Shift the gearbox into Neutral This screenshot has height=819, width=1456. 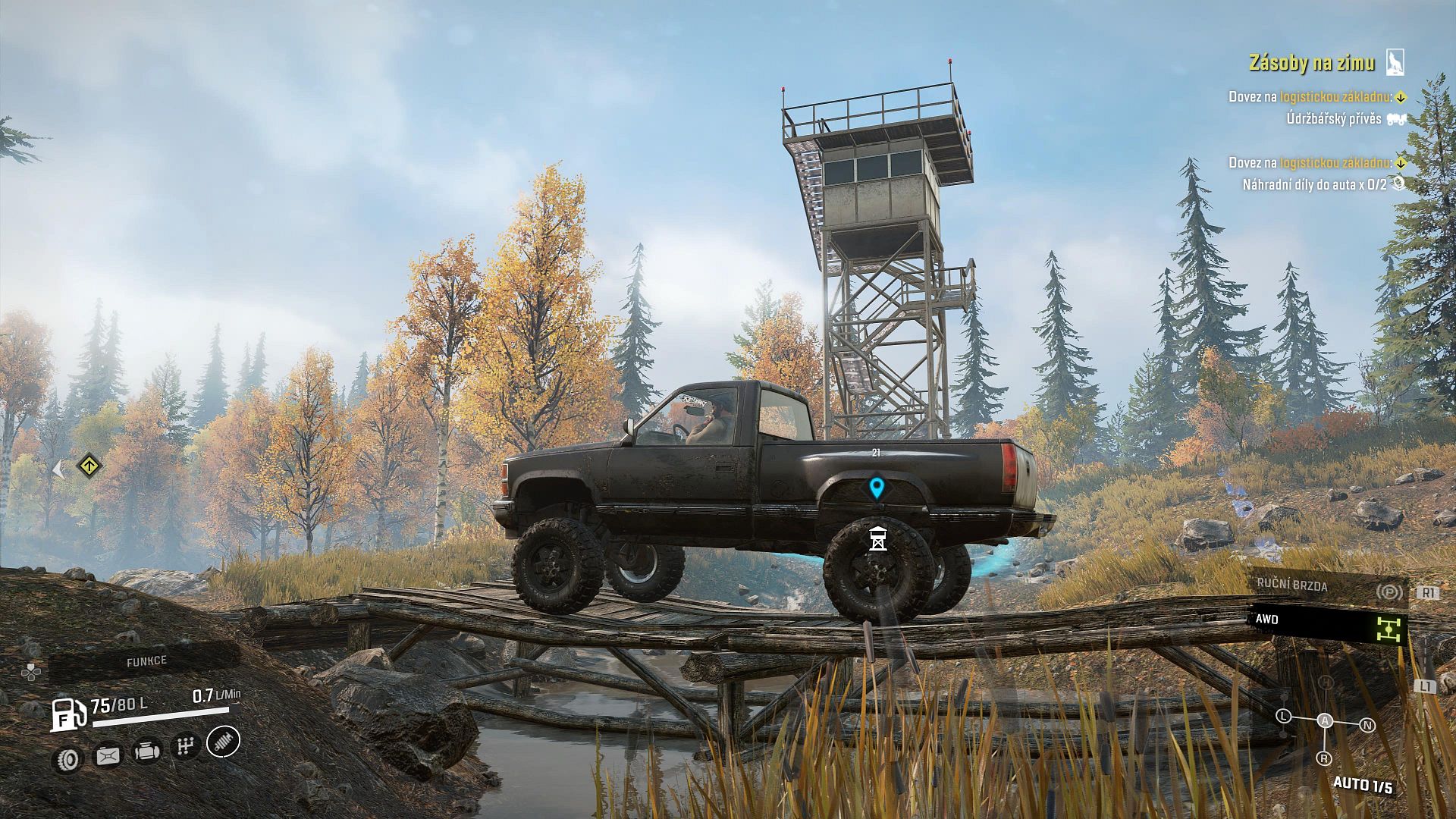click(1367, 725)
